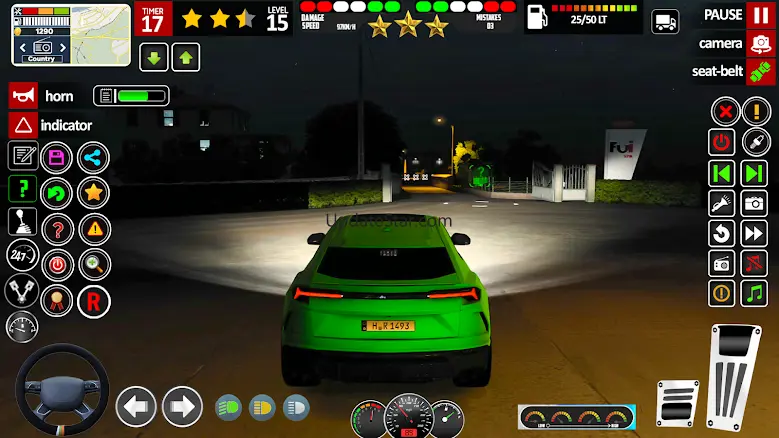Steer left with the left arrow button
The image size is (779, 438).
coord(136,407)
